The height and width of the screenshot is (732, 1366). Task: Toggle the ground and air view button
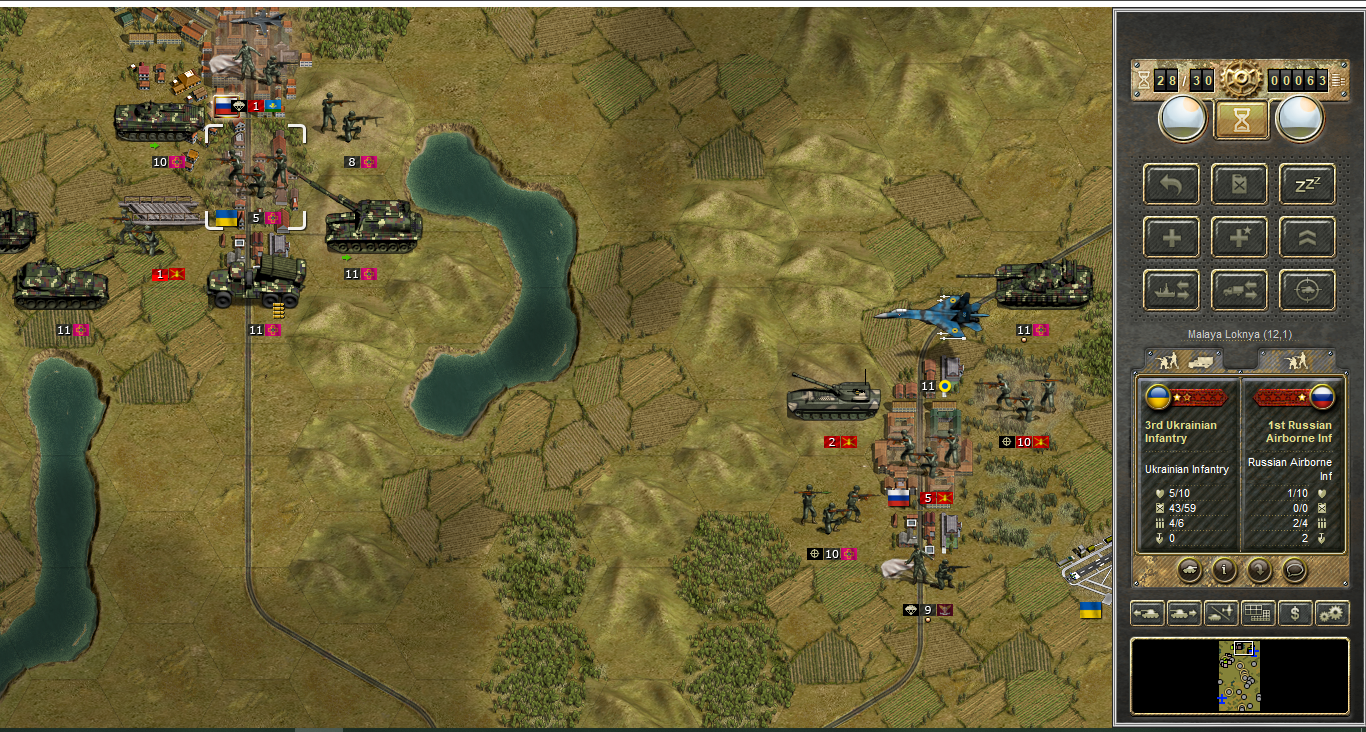[x=1221, y=613]
